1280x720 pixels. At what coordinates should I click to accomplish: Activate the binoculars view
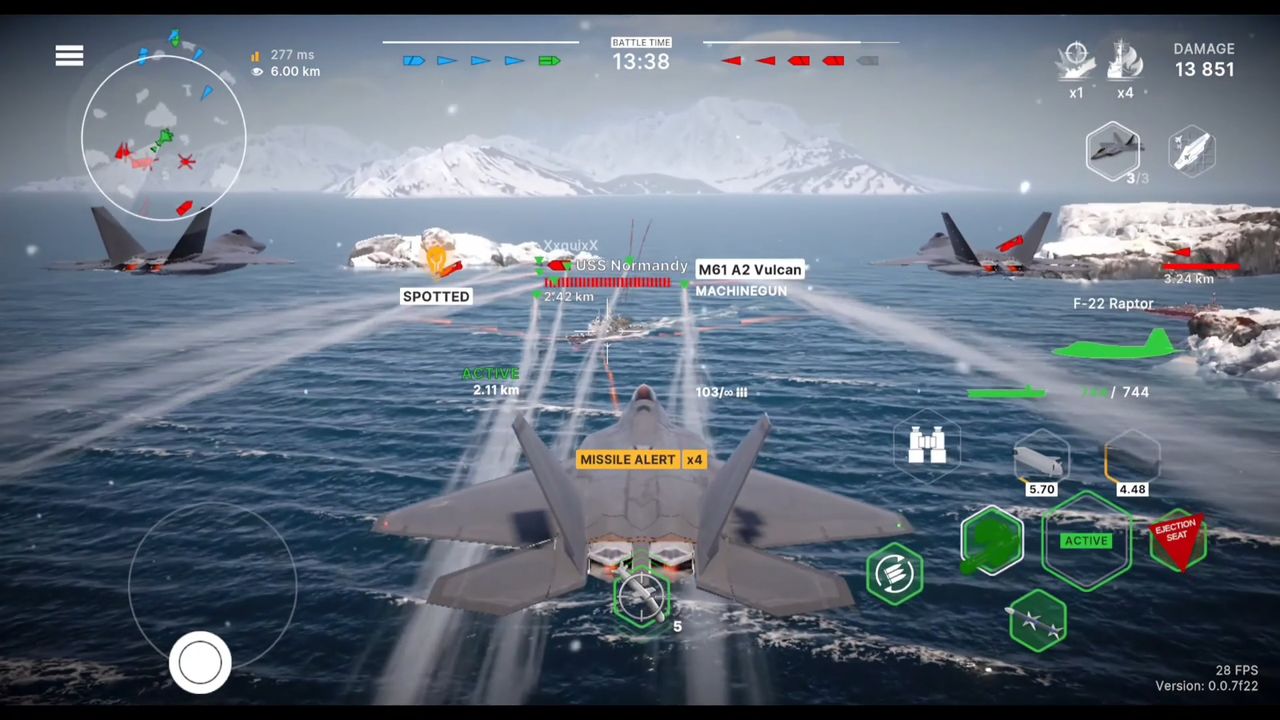pos(927,445)
